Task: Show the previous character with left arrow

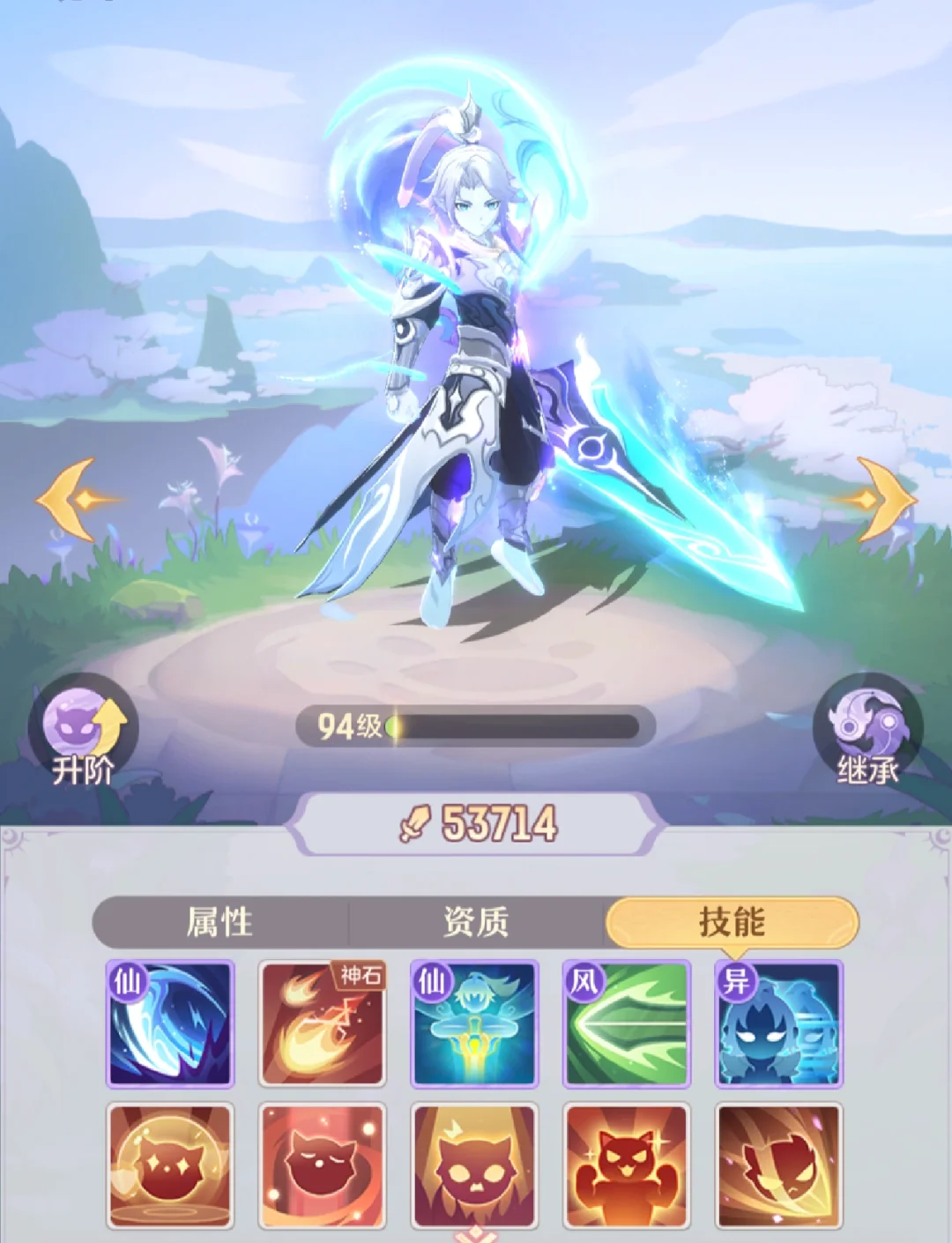Action: pos(72,500)
